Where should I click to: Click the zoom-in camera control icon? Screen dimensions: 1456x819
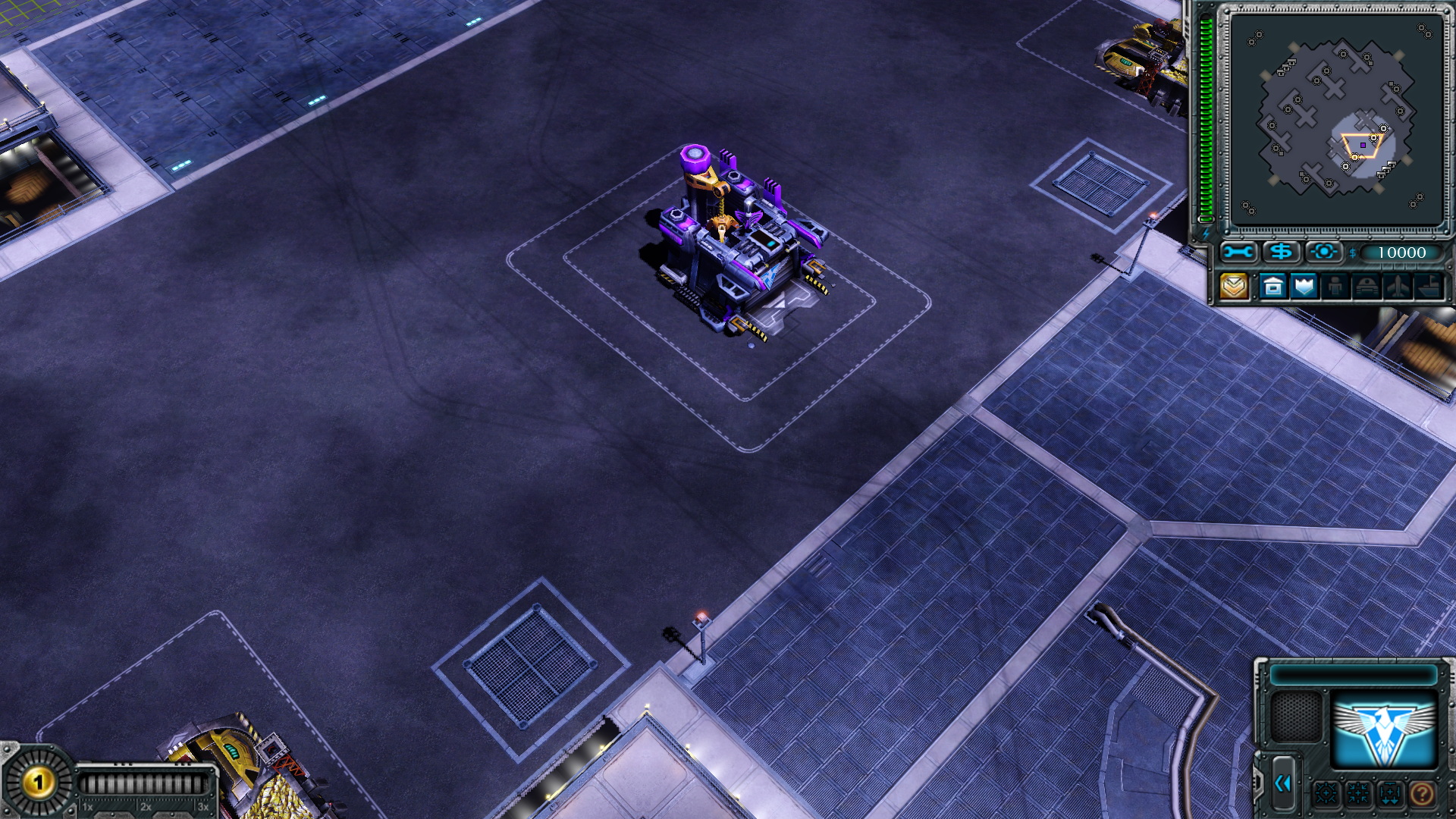tap(1326, 792)
